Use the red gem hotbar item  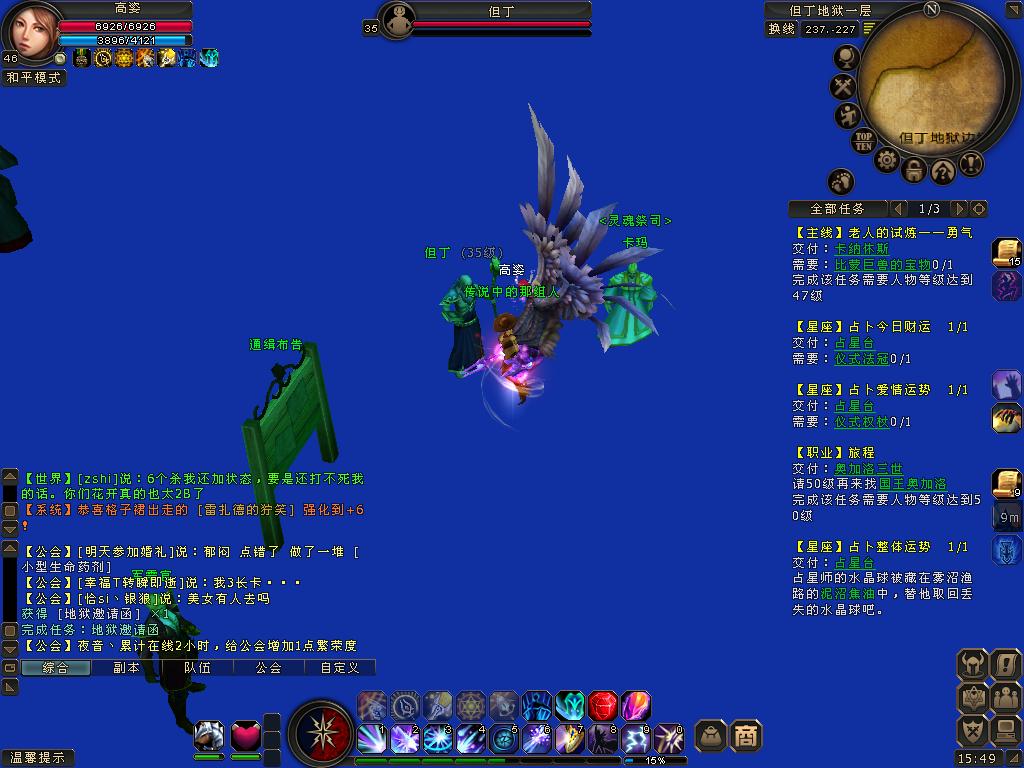coord(603,706)
